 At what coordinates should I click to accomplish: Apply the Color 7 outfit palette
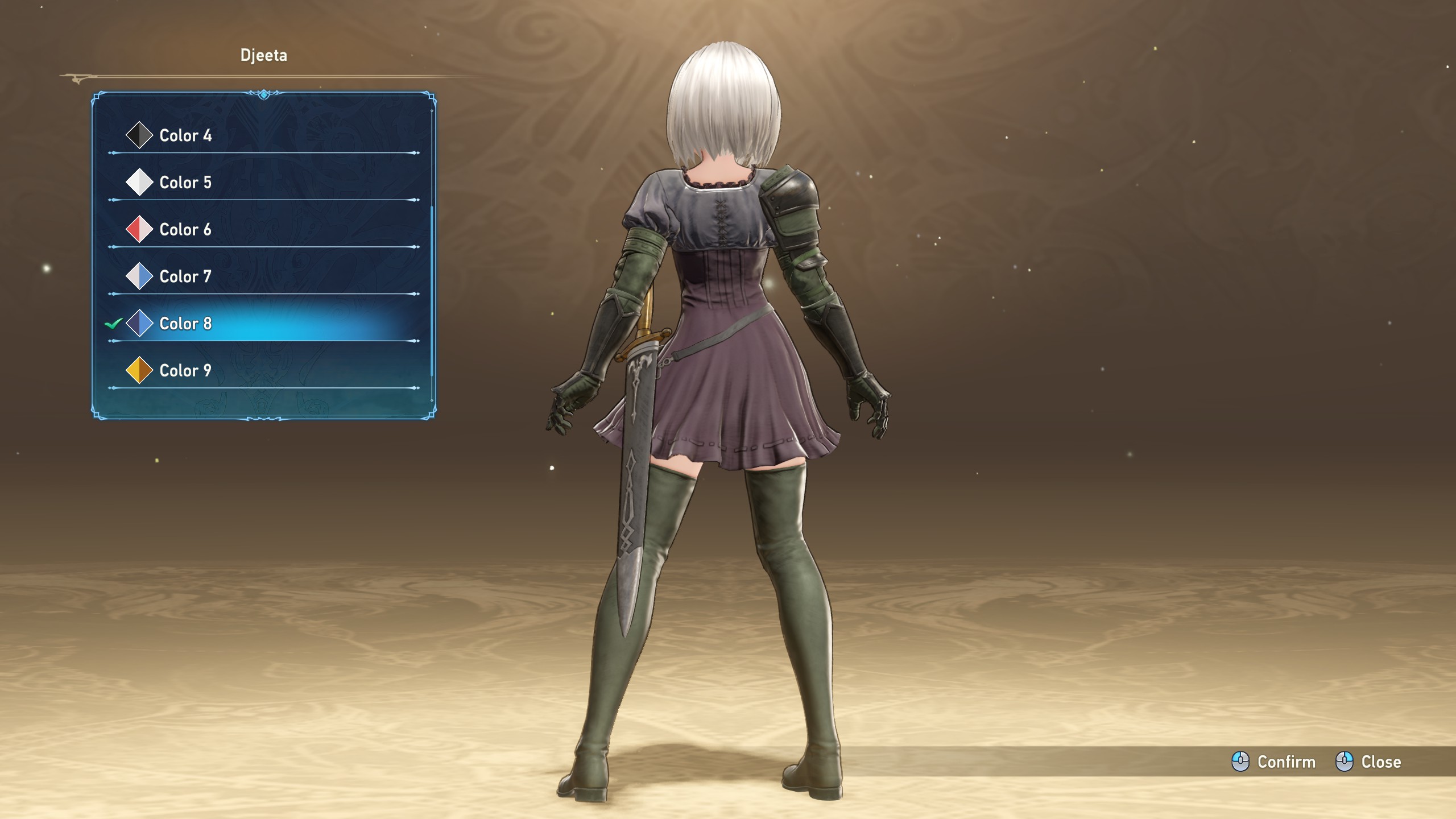185,276
